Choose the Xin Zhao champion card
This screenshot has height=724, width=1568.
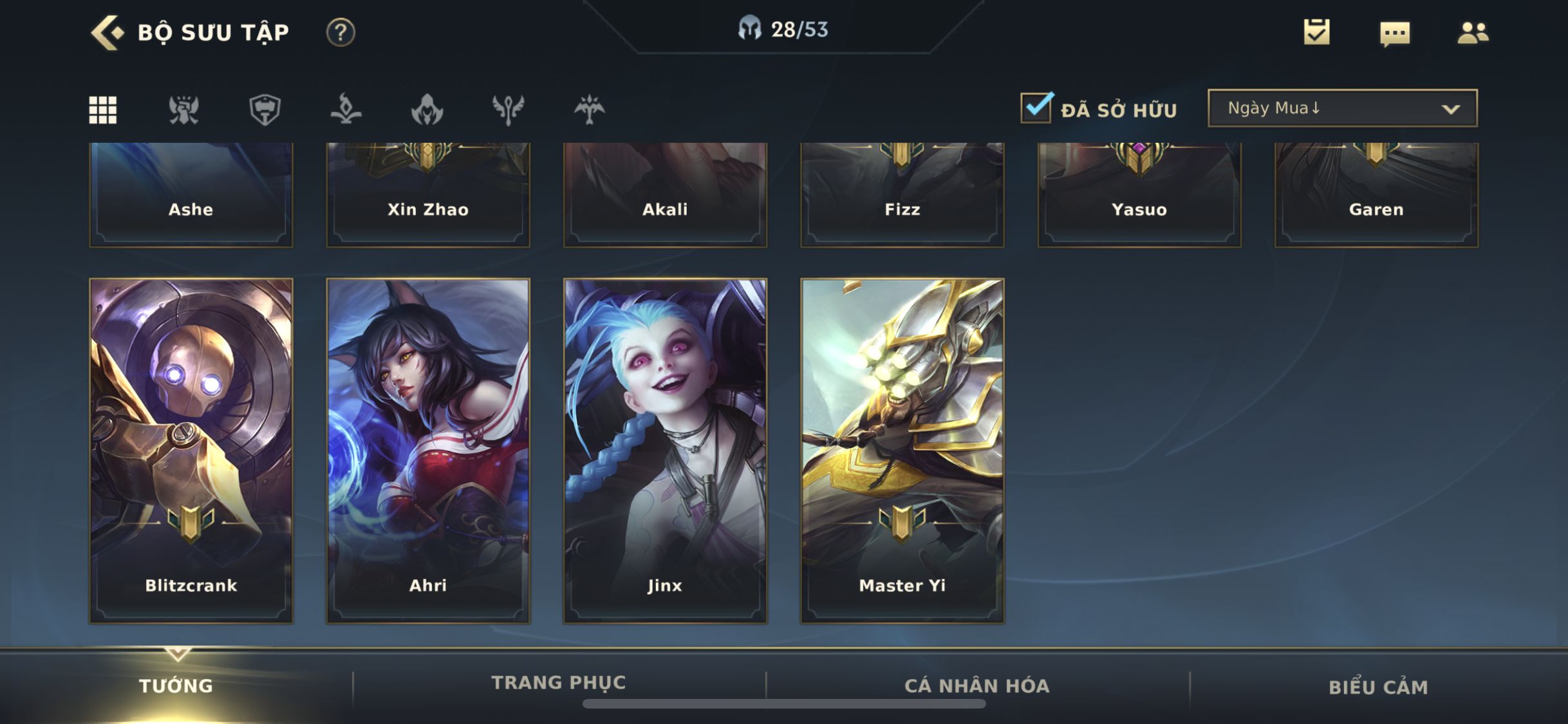click(428, 194)
